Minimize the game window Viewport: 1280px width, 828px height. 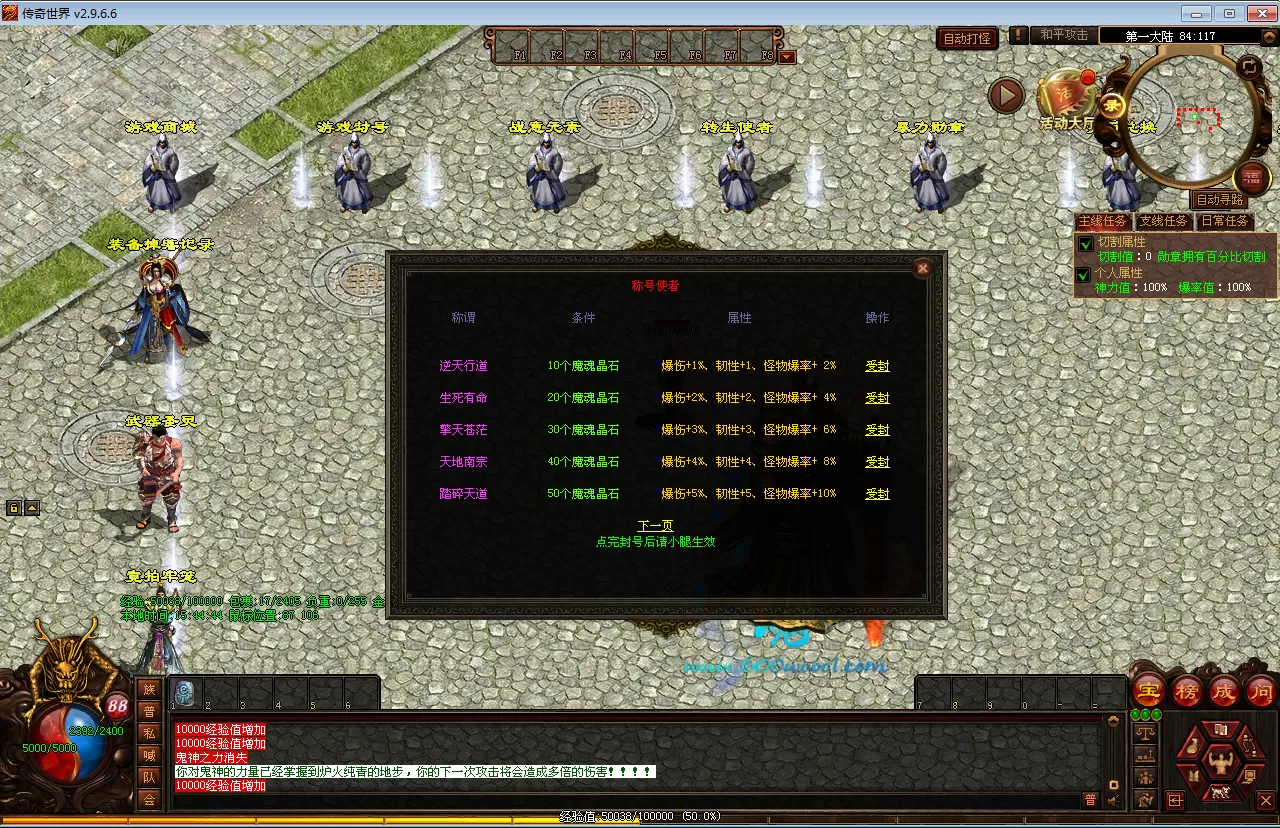(1196, 13)
